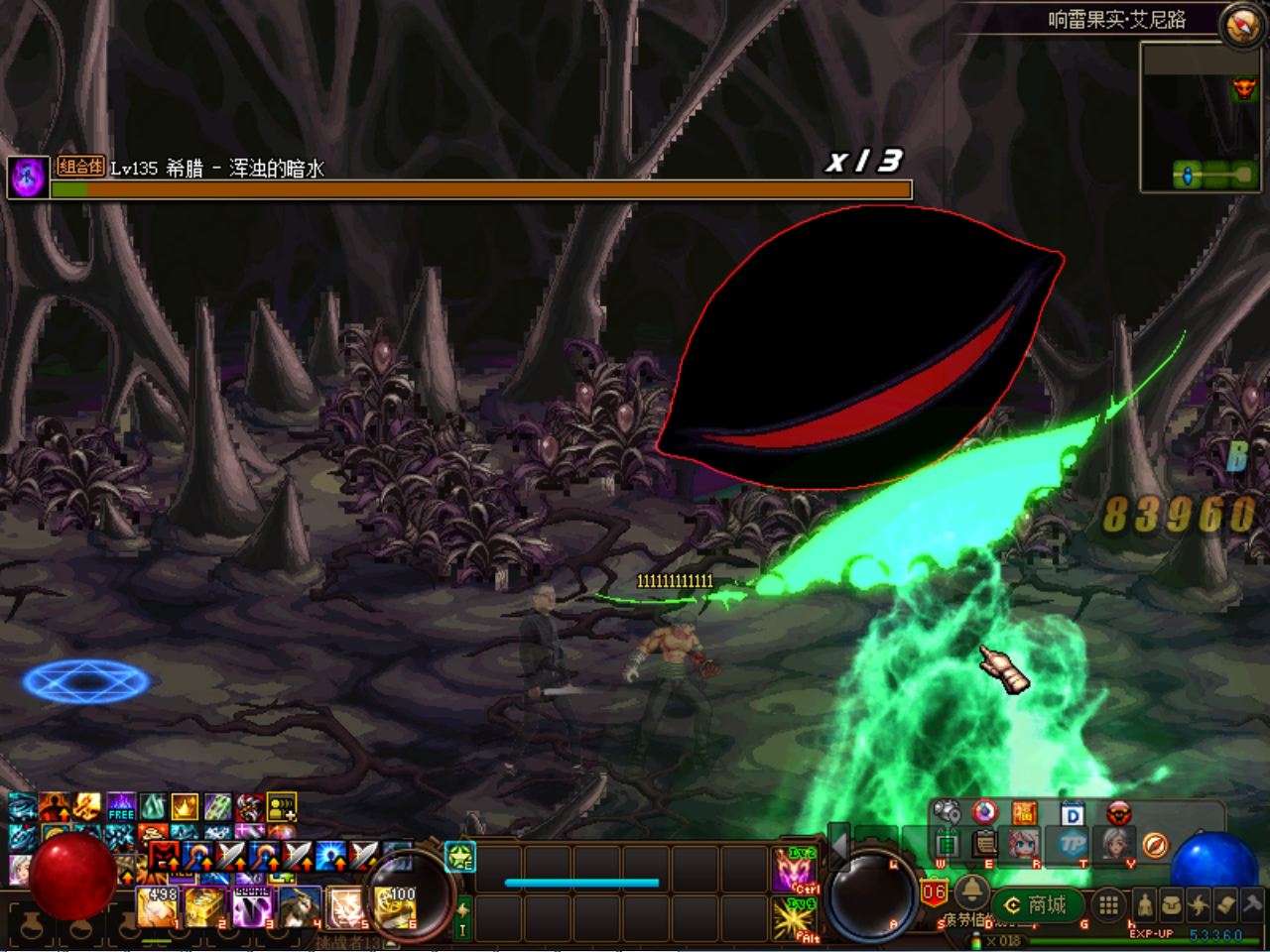Click the red 福 fortune icon
Screen dimensions: 1270x952
point(1024,814)
